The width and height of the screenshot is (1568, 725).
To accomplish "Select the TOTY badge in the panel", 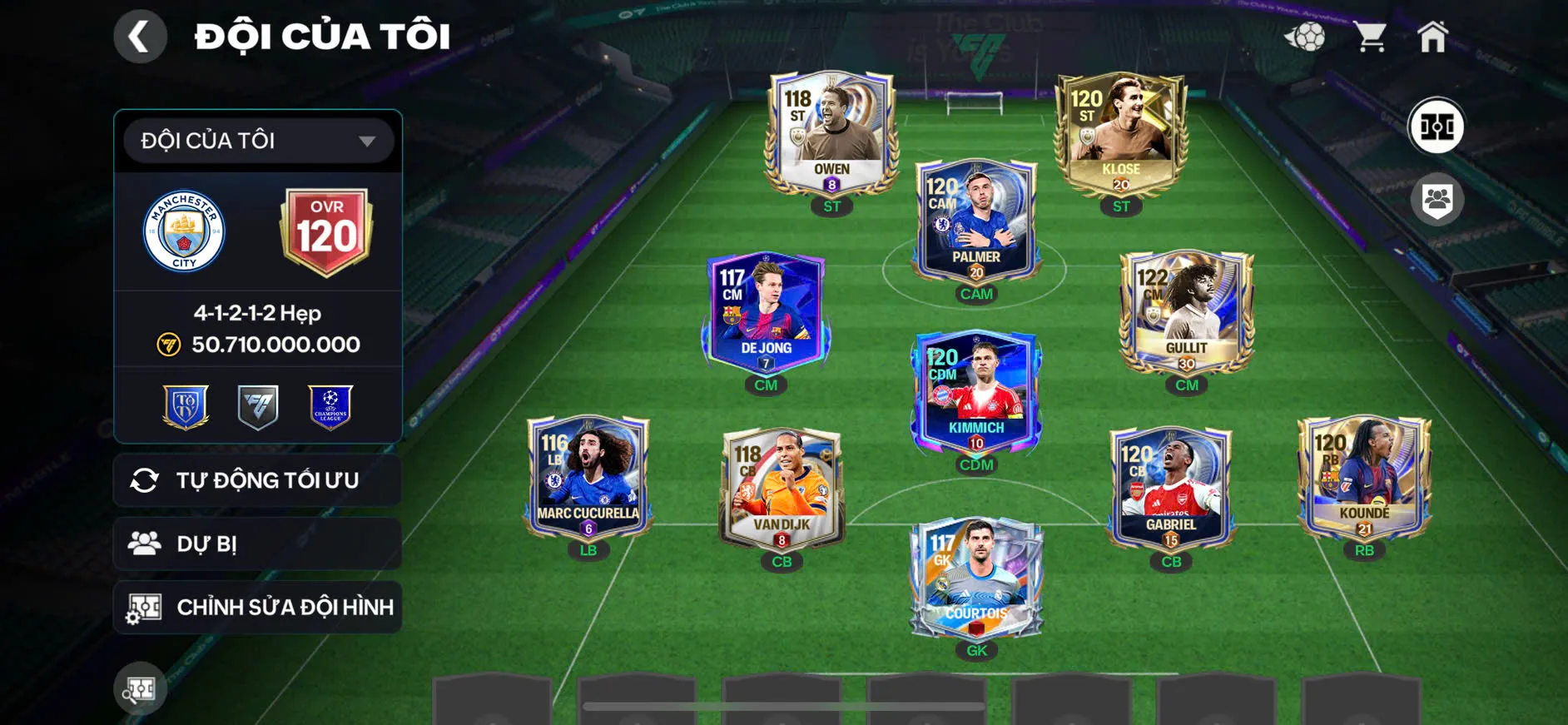I will point(185,405).
